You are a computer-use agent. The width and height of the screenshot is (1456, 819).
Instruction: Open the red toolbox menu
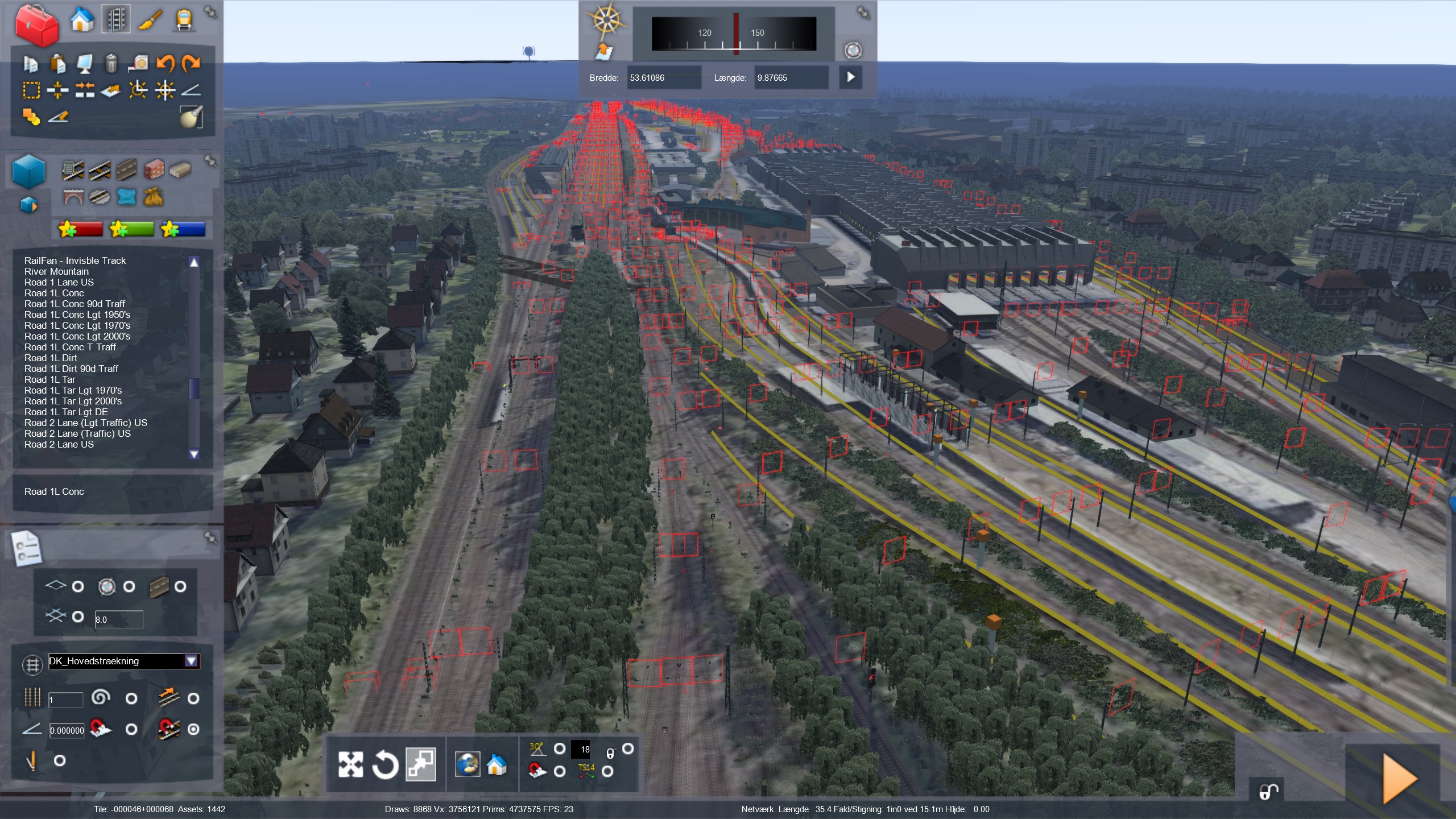(x=36, y=24)
